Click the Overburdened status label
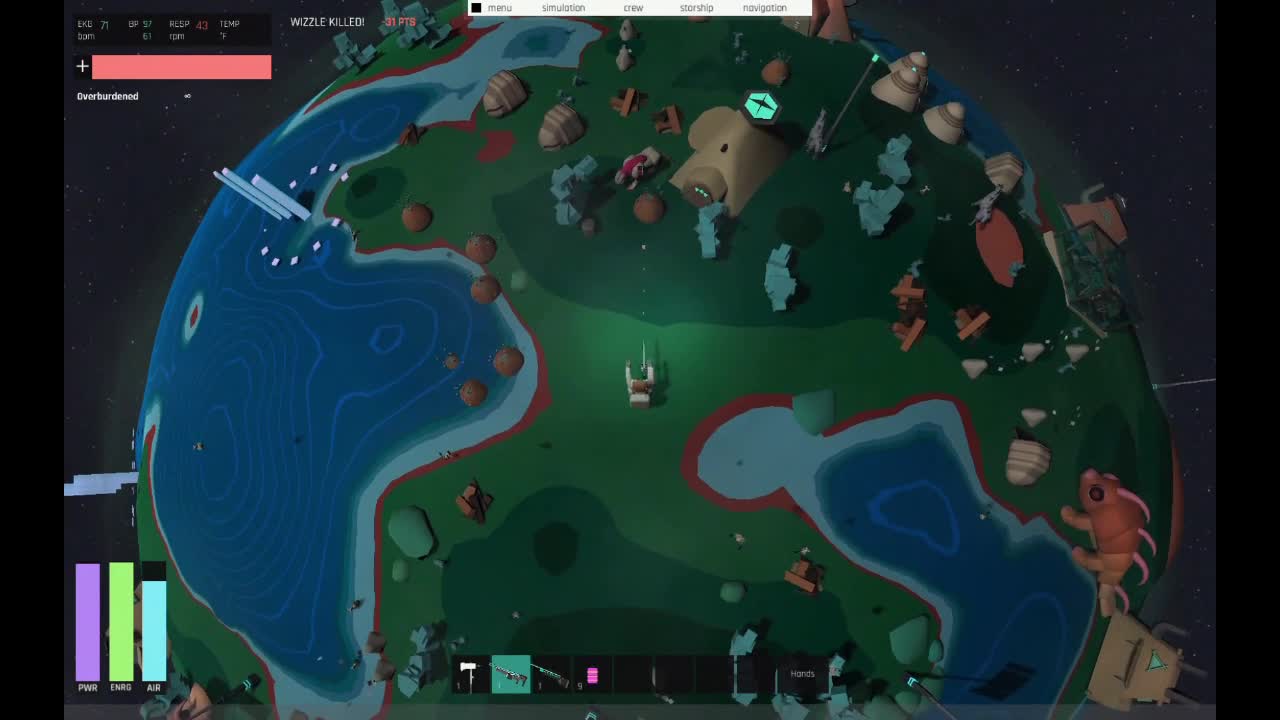The width and height of the screenshot is (1280, 720). tap(107, 95)
